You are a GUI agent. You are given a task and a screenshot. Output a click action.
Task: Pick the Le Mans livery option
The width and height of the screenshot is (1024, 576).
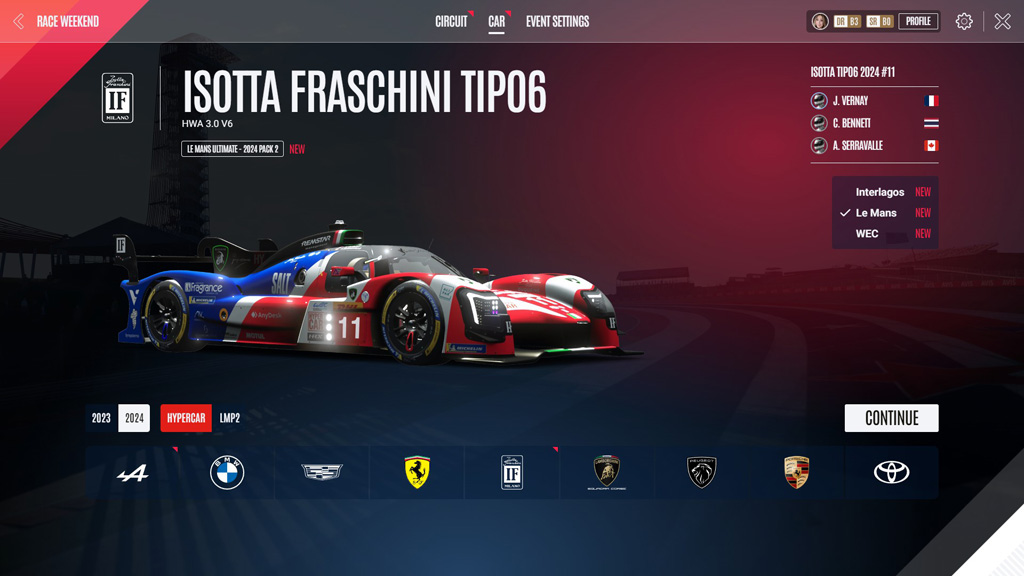(876, 213)
